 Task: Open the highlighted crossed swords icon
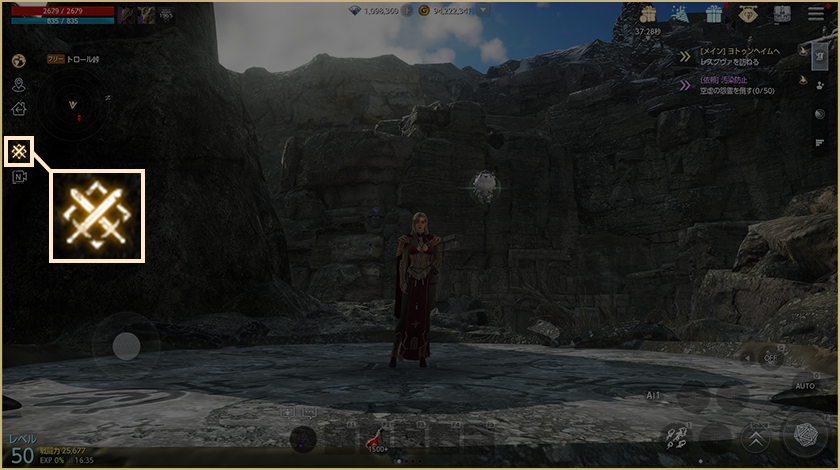pos(19,151)
